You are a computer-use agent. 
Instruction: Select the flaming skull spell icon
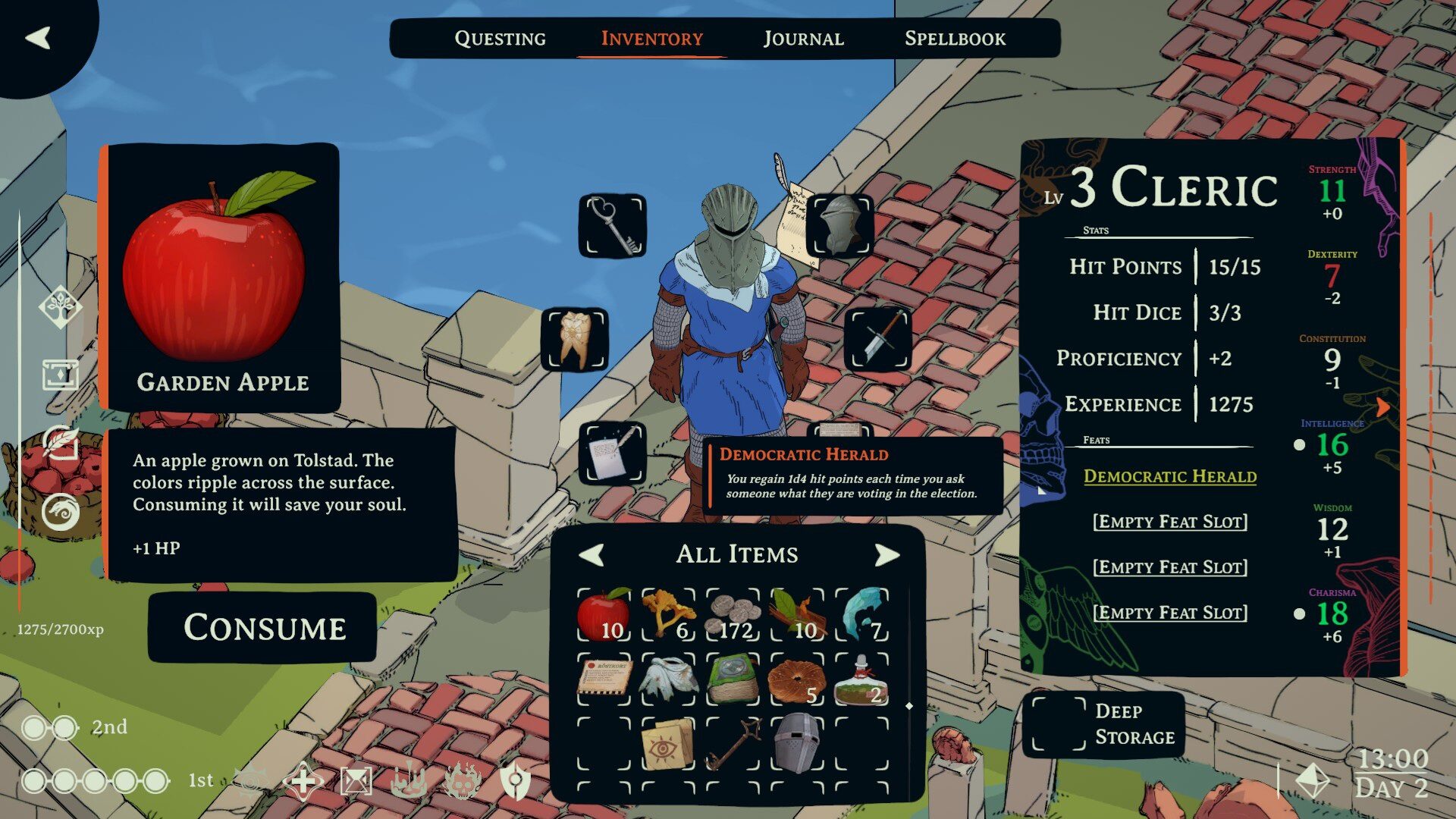463,783
